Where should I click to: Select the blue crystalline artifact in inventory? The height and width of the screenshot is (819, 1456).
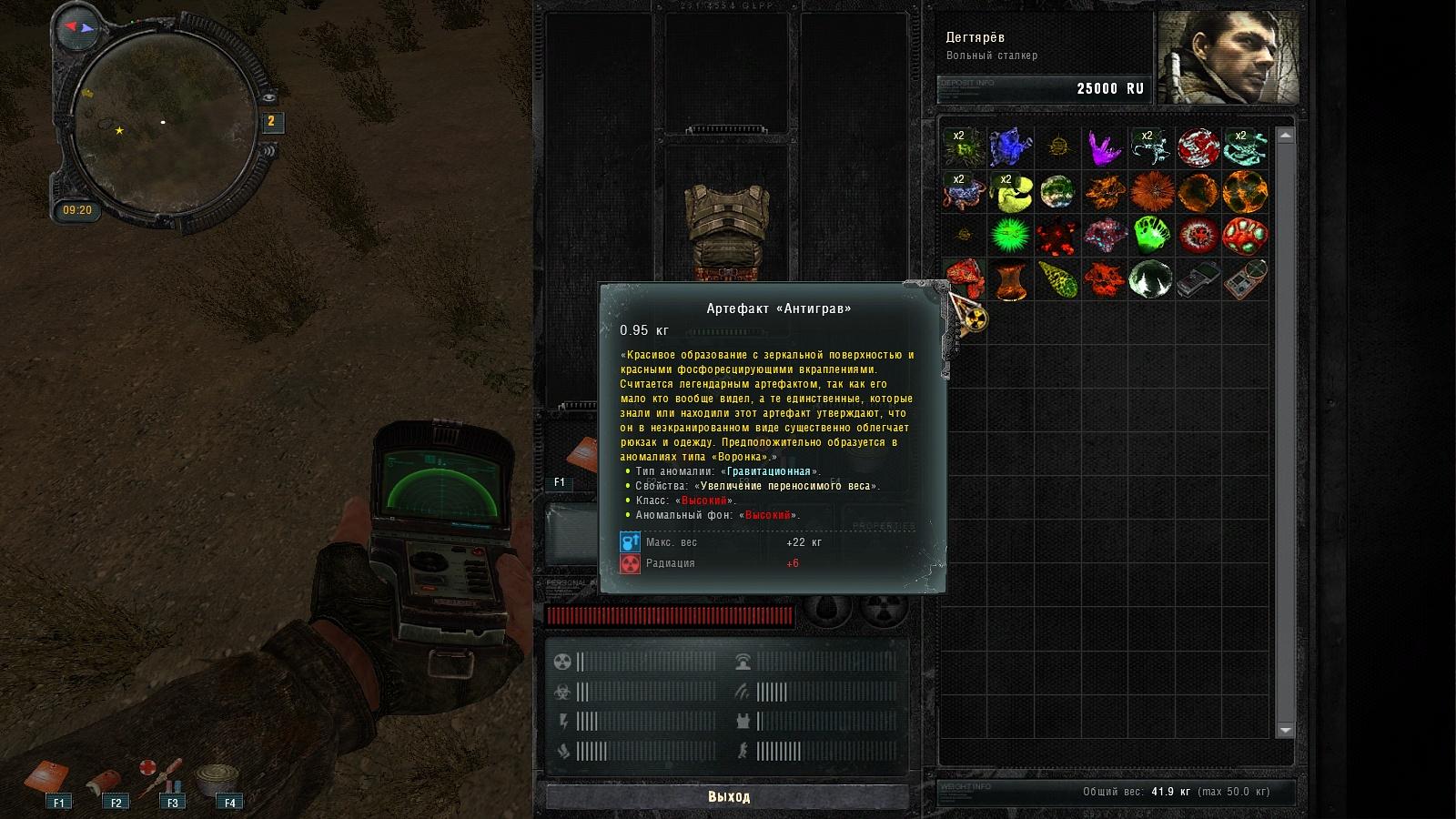1010,147
